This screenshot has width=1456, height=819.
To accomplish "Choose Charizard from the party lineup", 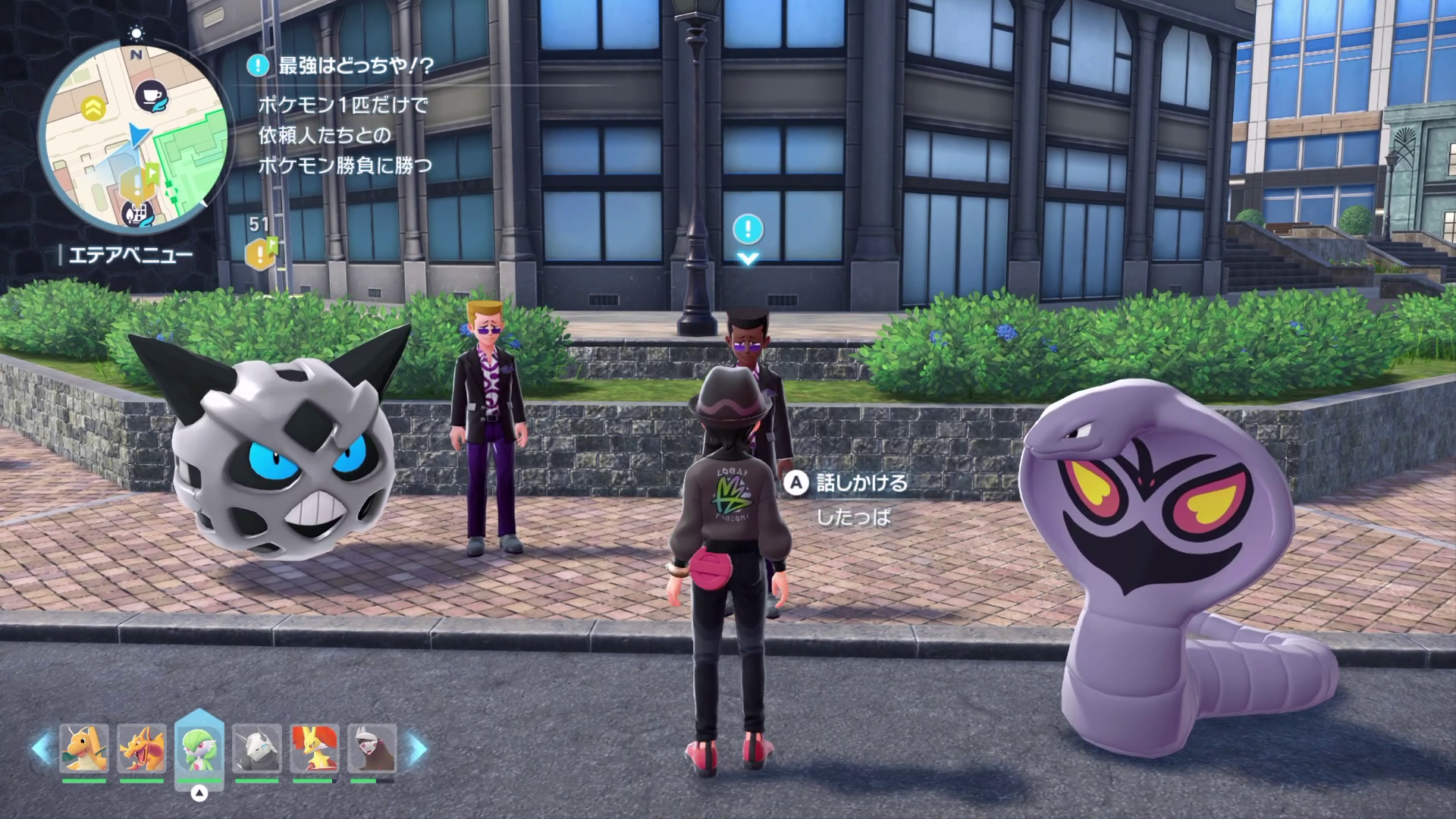I will coord(142,748).
